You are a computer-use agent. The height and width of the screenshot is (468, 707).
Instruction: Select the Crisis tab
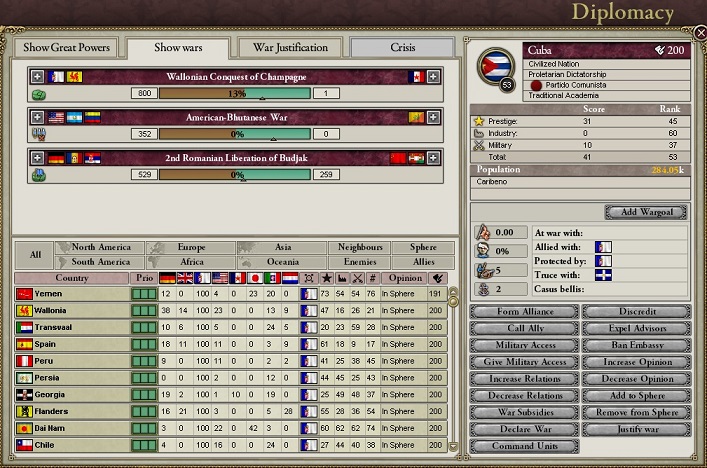pyautogui.click(x=401, y=48)
